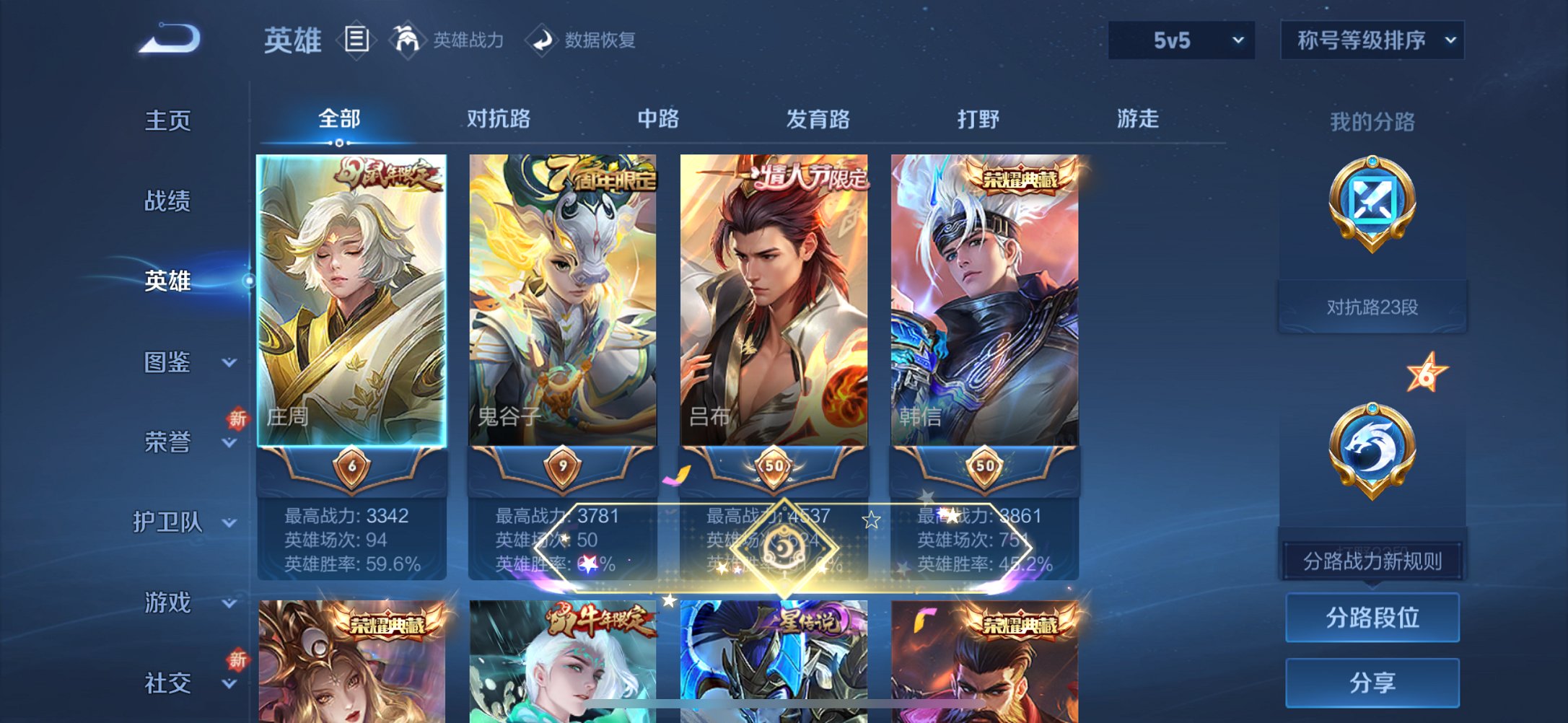Open 分路战力新规则 rules link
Viewport: 1568px width, 723px height.
(x=1372, y=562)
